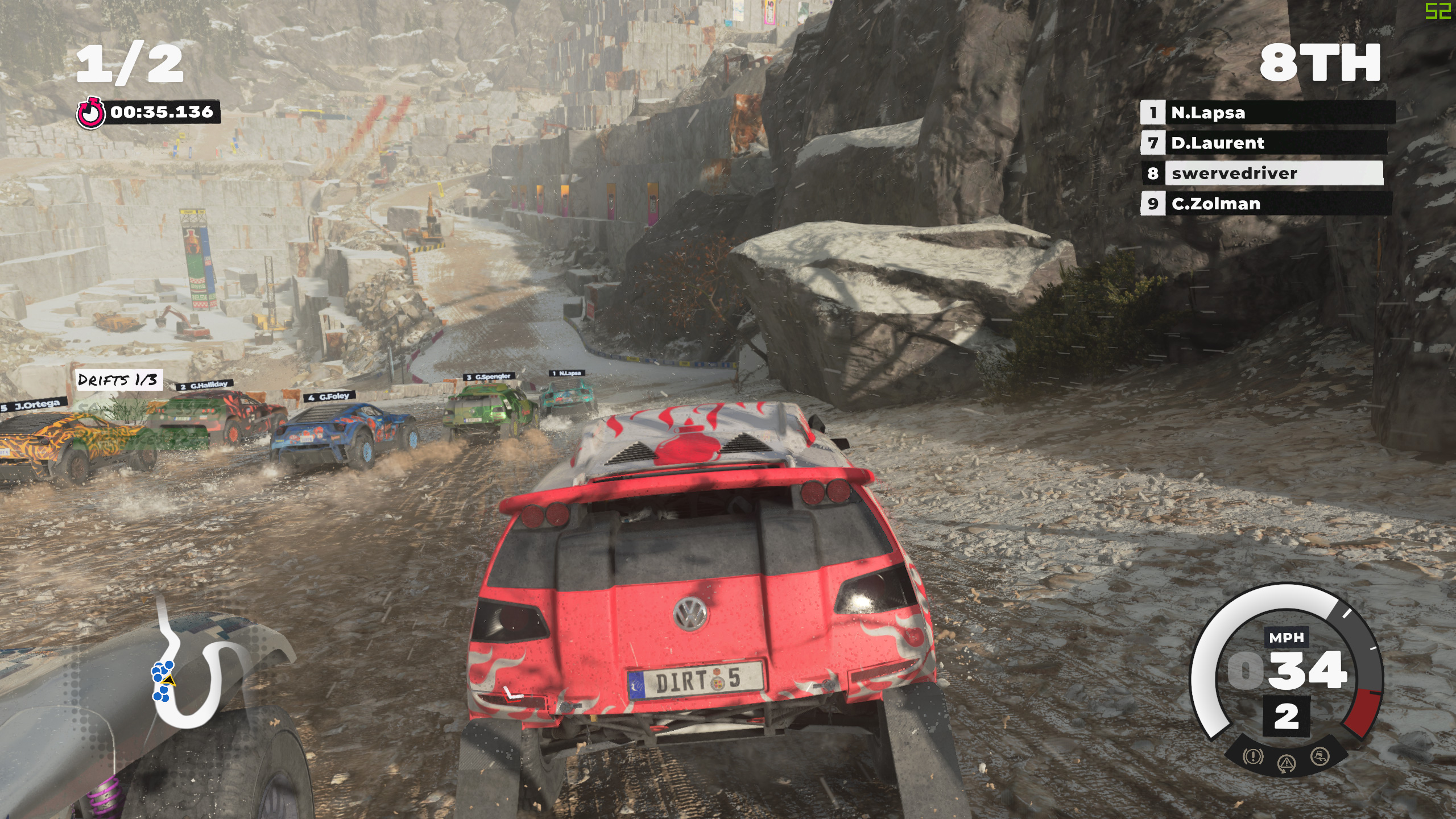This screenshot has height=819, width=1456.
Task: Click the triangle hazard warning icon
Action: click(1287, 764)
